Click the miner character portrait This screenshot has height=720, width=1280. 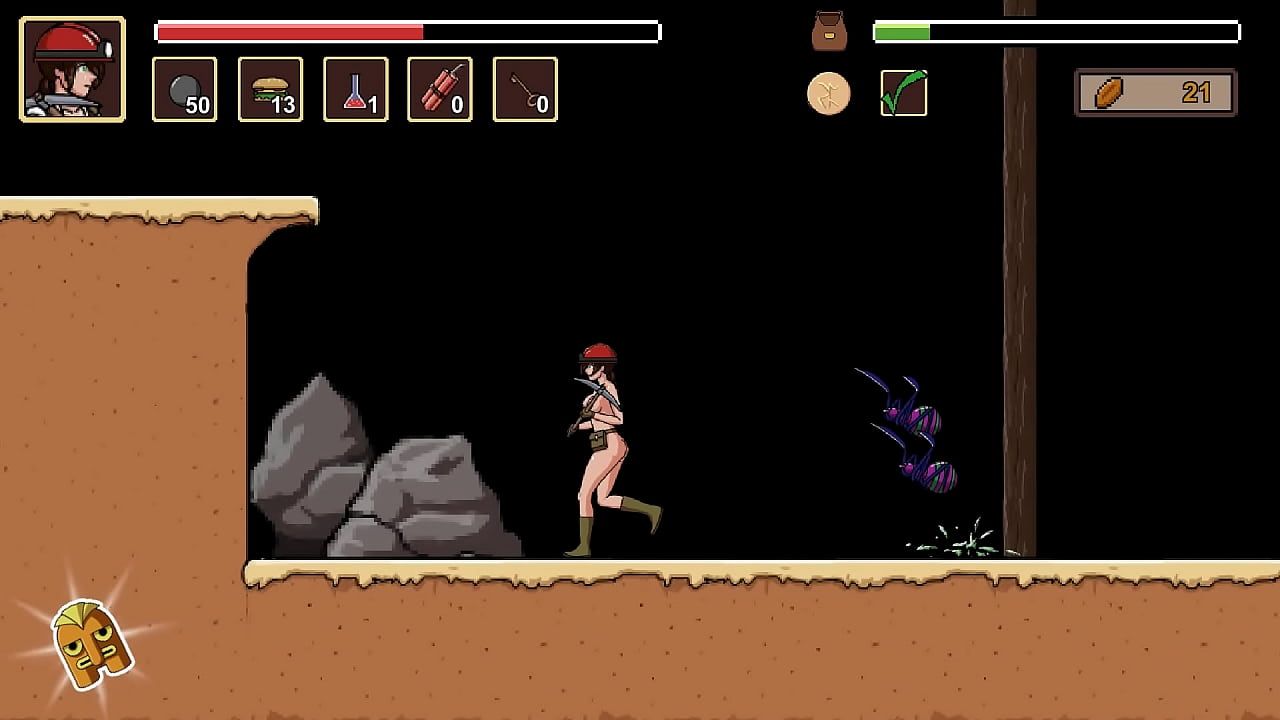(72, 69)
